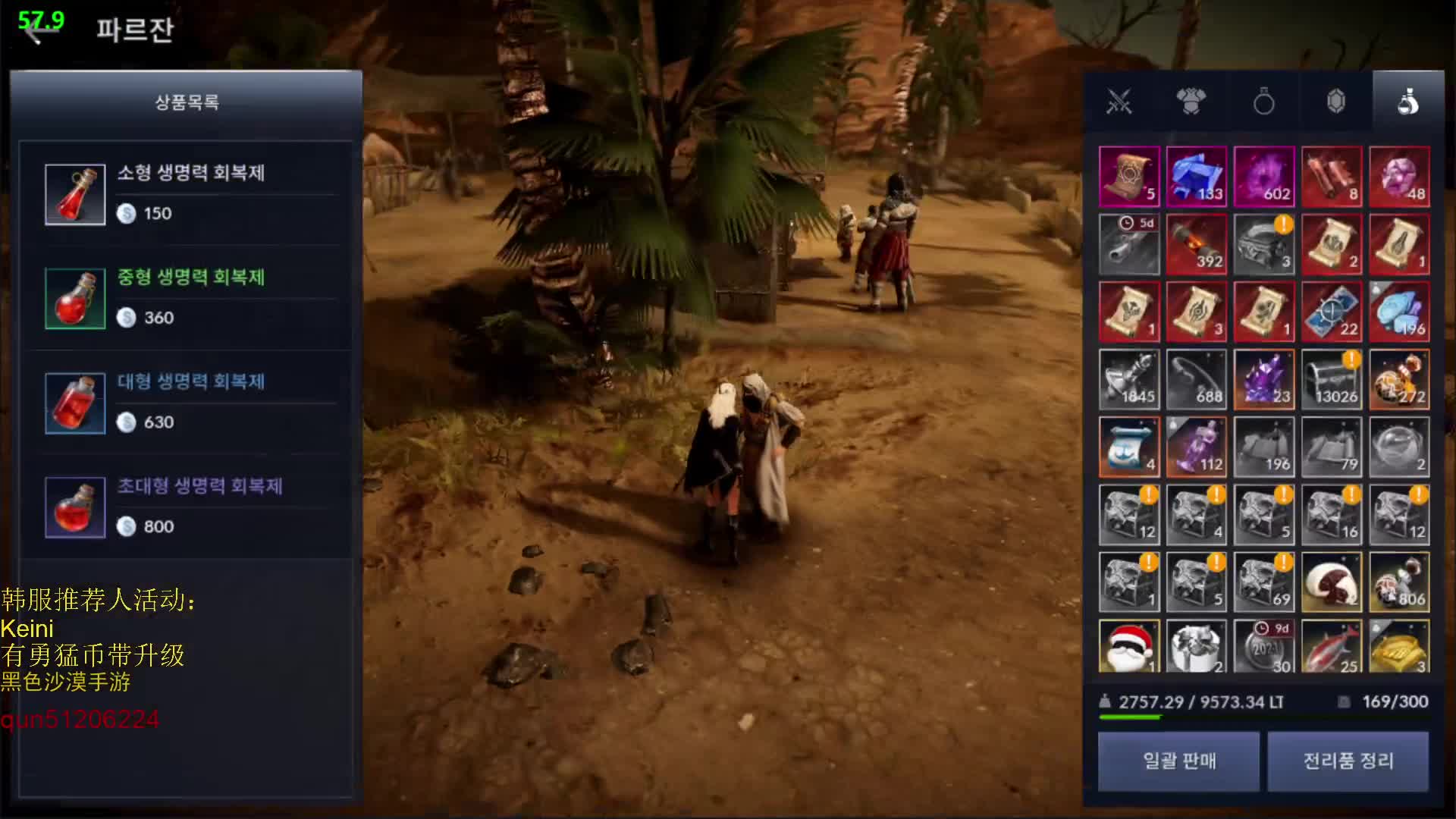Open the armor inventory tab
This screenshot has height=819, width=1456.
pyautogui.click(x=1191, y=102)
